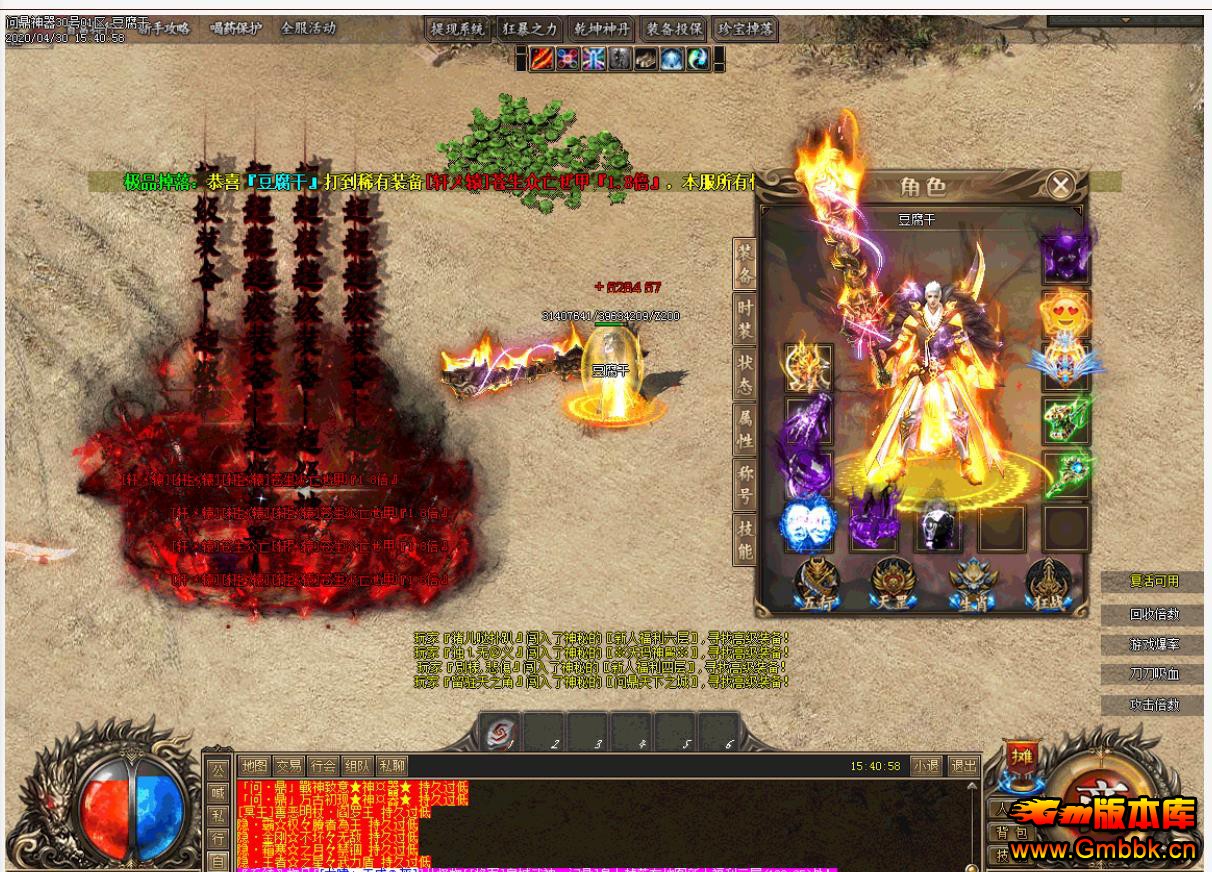Use the first hotbar slot item
This screenshot has height=872, width=1212.
point(499,732)
